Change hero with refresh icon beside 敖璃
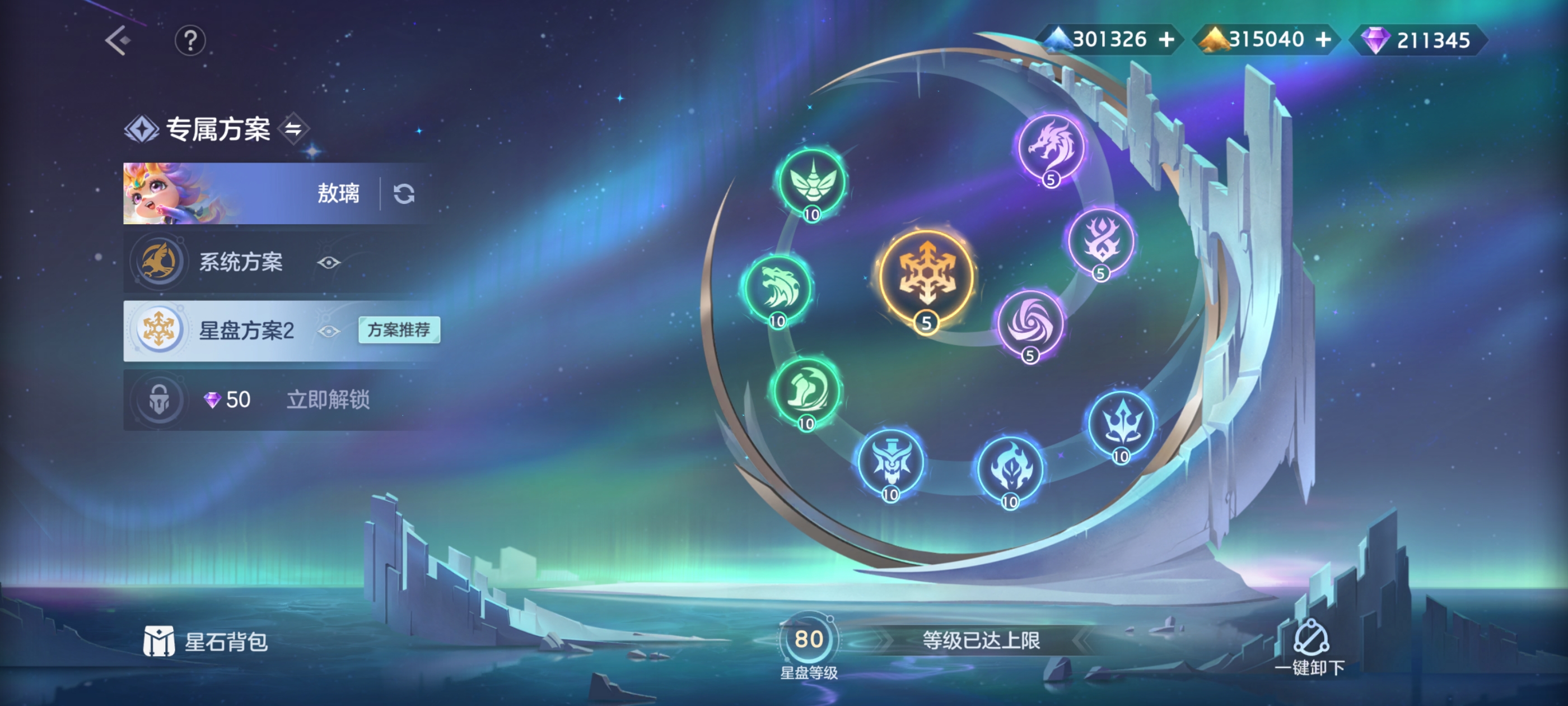This screenshot has width=1568, height=706. point(404,194)
